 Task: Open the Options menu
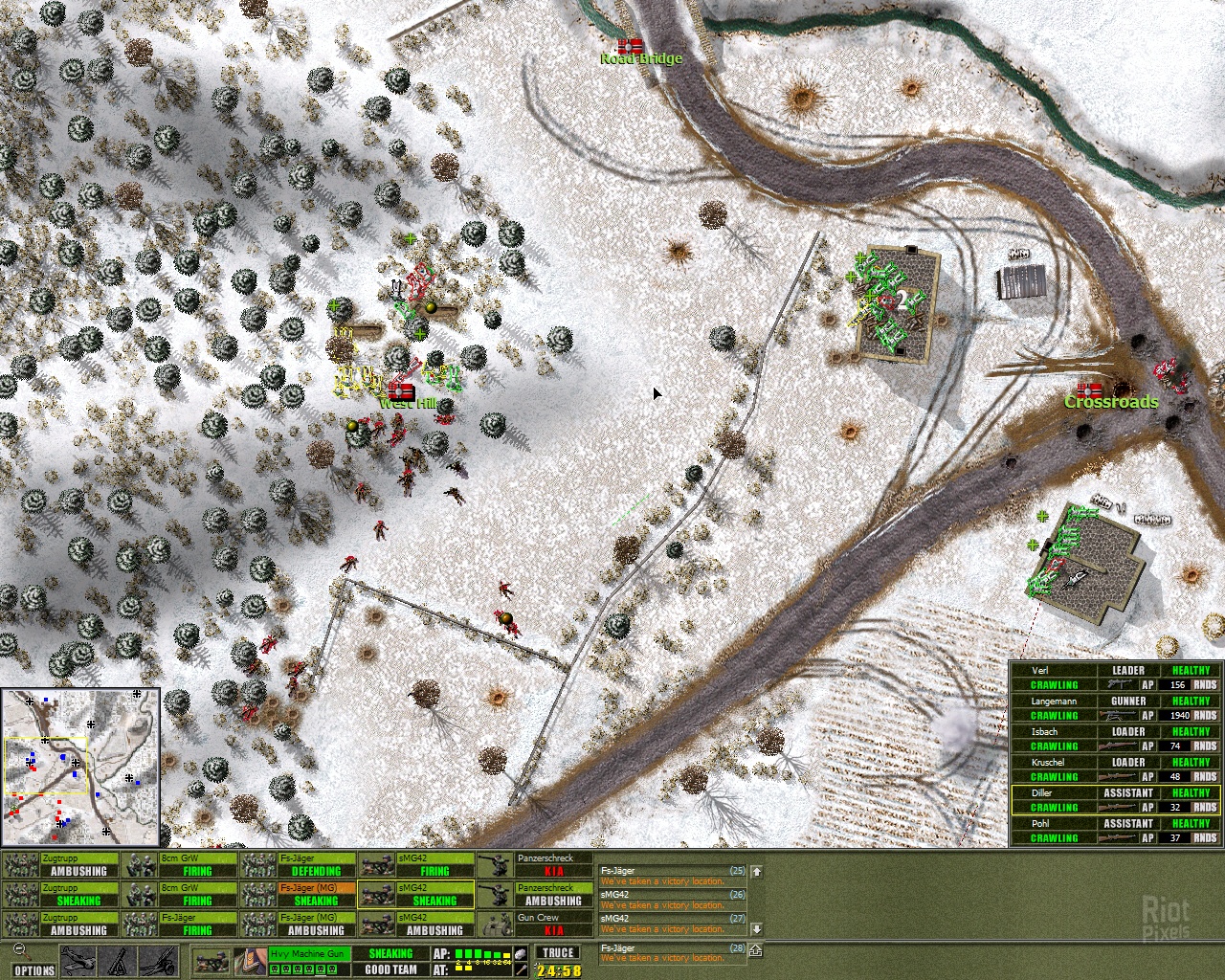(x=34, y=970)
